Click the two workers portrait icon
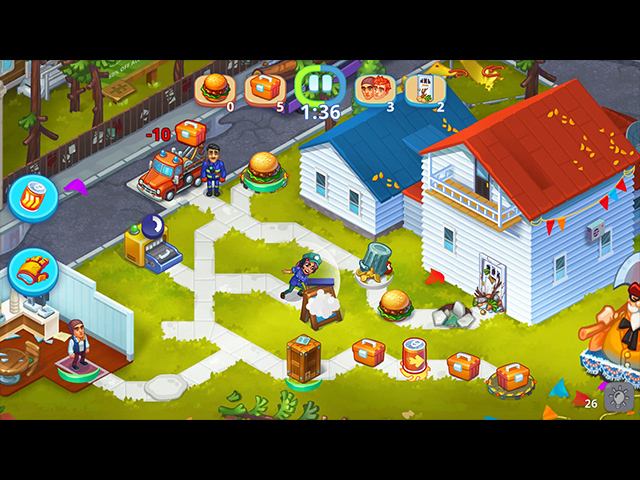640x480 pixels. (374, 88)
